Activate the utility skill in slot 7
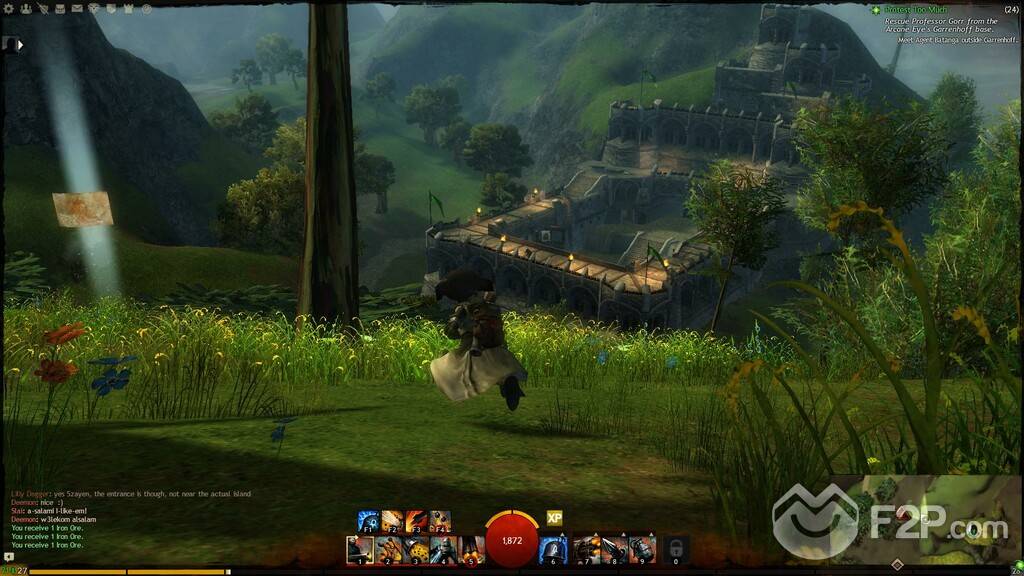The height and width of the screenshot is (576, 1024). 587,549
